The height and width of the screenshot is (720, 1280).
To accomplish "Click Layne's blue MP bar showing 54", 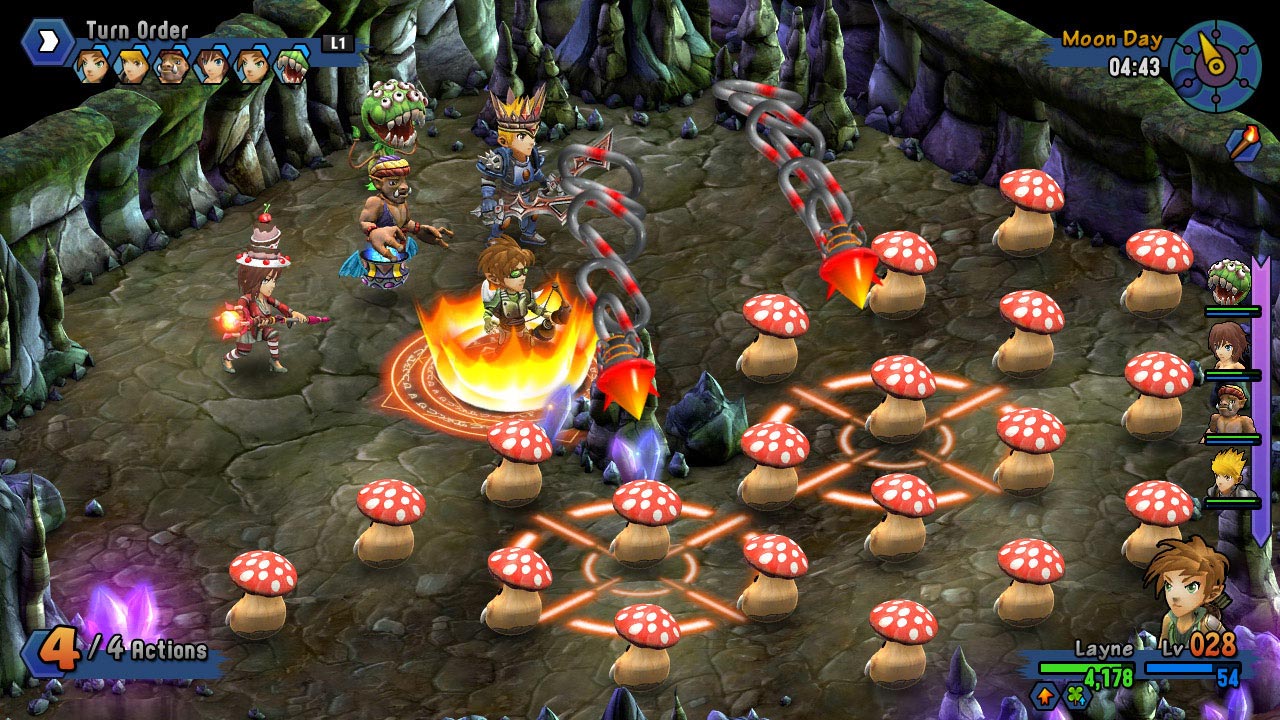I will 1180,668.
